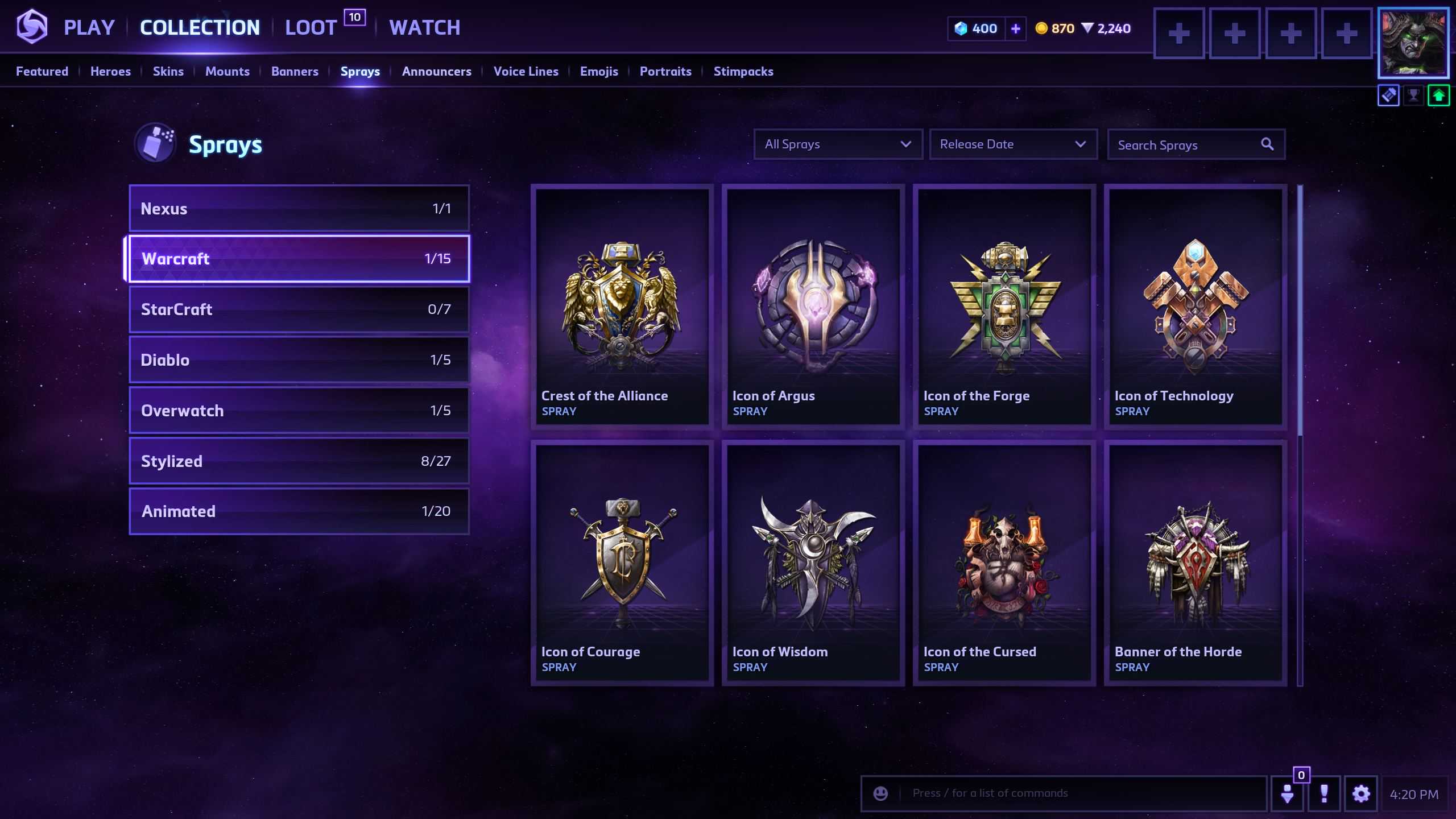1456x819 pixels.
Task: Switch to the LOOT tab
Action: click(311, 27)
